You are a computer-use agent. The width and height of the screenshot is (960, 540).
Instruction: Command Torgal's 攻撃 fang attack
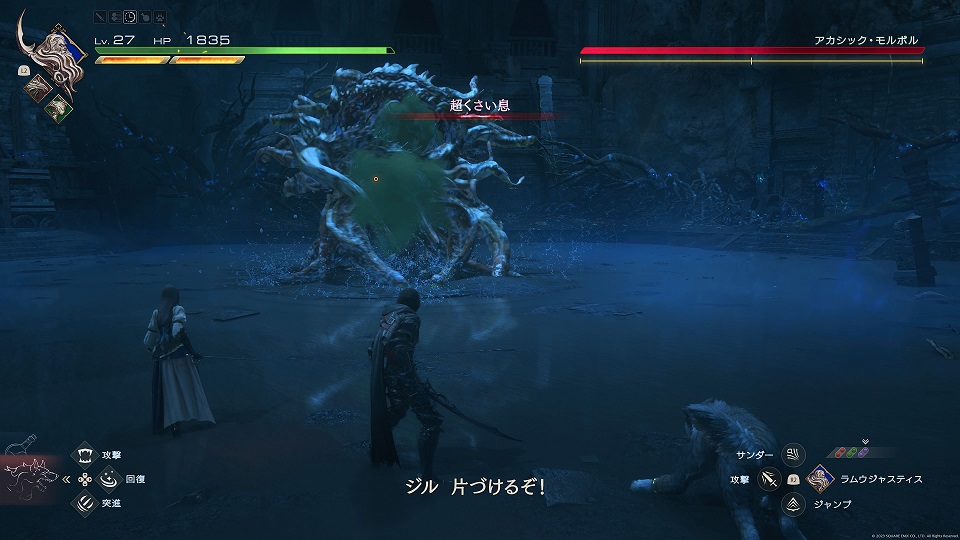tap(84, 456)
